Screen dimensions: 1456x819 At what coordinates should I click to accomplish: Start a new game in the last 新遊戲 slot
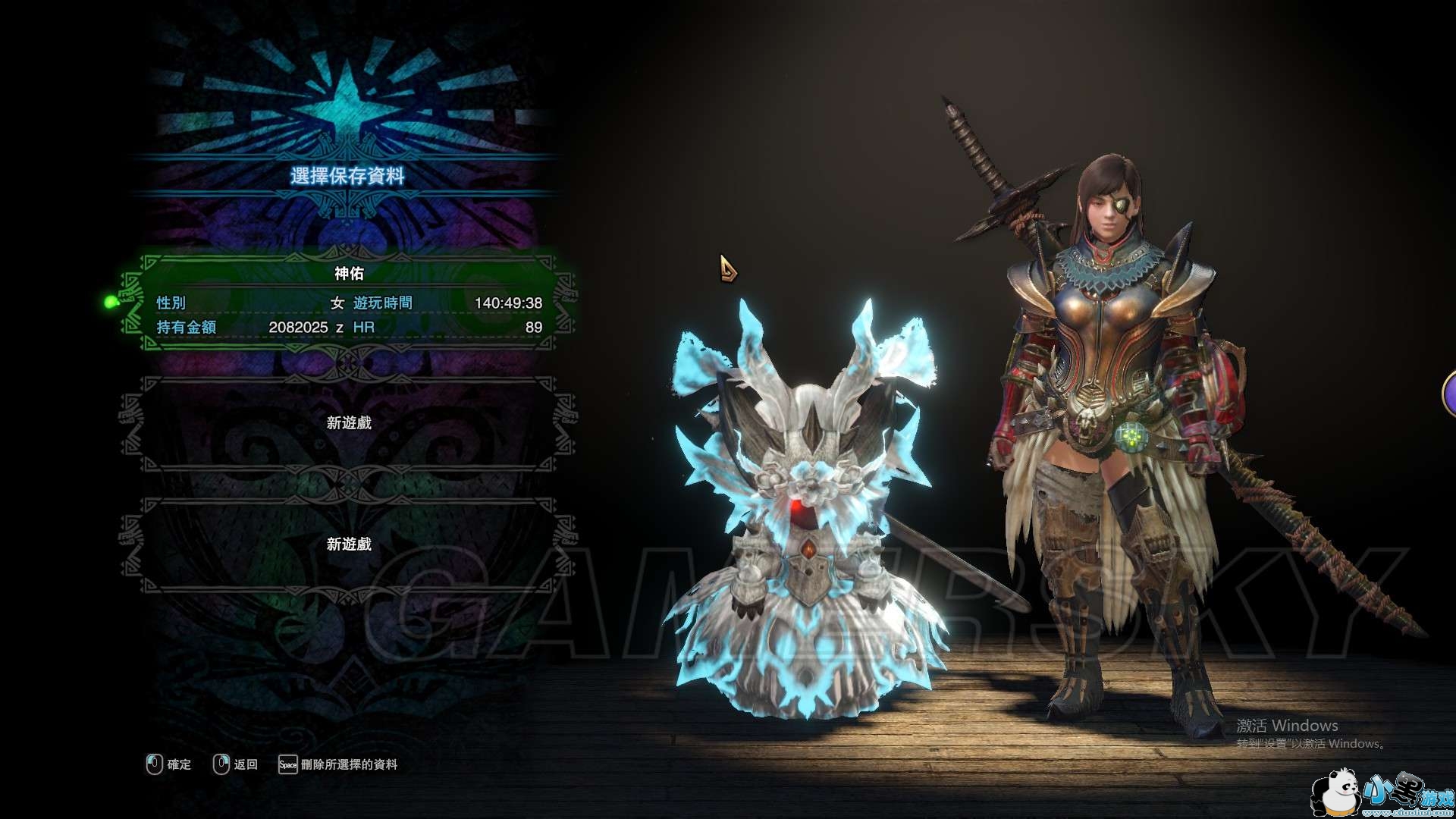pos(349,544)
